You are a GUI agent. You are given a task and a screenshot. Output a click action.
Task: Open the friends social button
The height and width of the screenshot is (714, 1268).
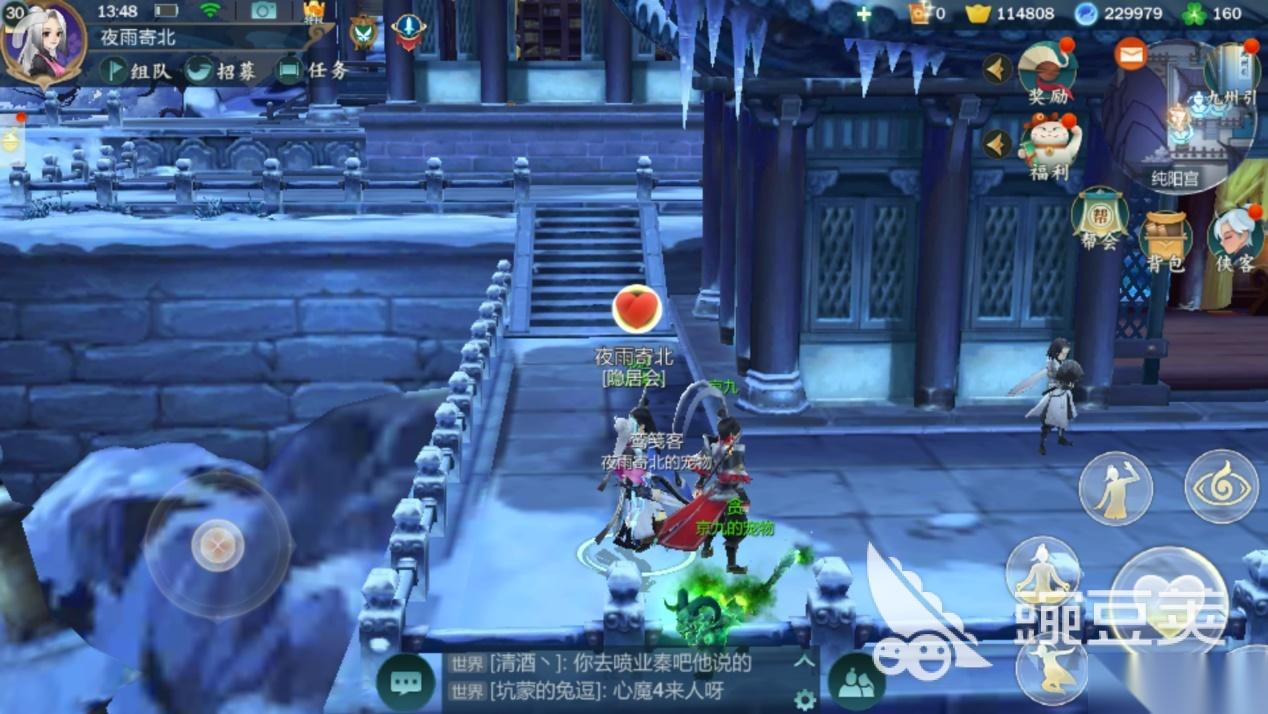pyautogui.click(x=856, y=682)
